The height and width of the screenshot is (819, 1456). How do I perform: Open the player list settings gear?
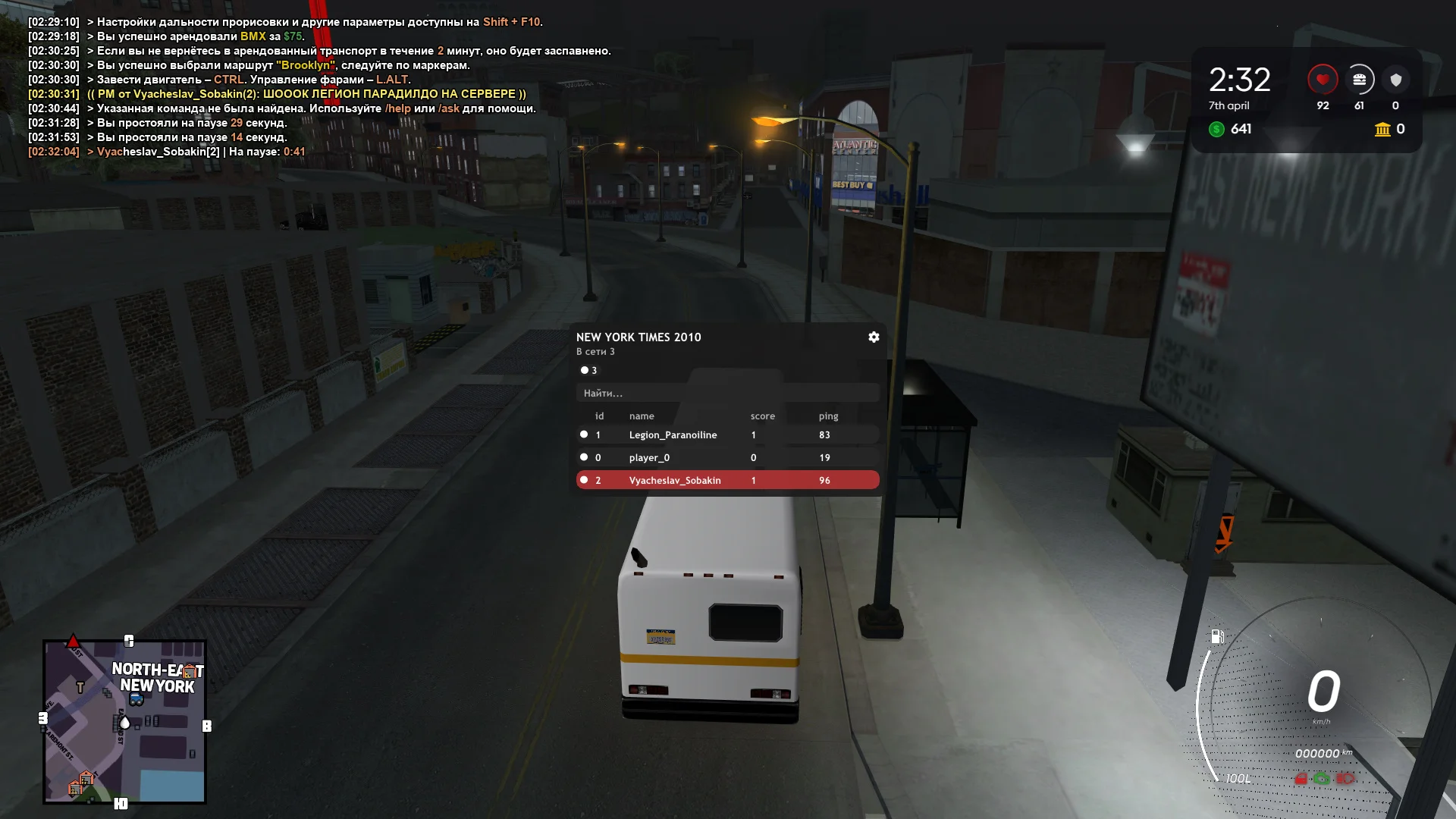point(873,337)
